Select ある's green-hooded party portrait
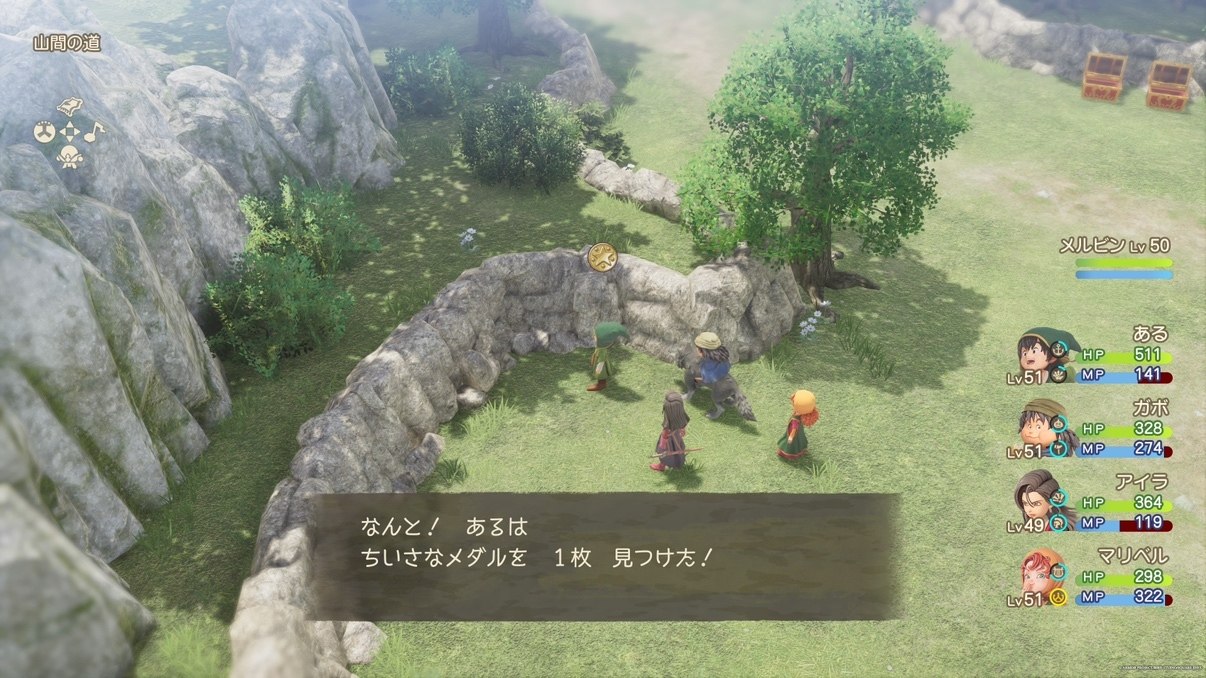This screenshot has width=1206, height=678. [x=1040, y=354]
